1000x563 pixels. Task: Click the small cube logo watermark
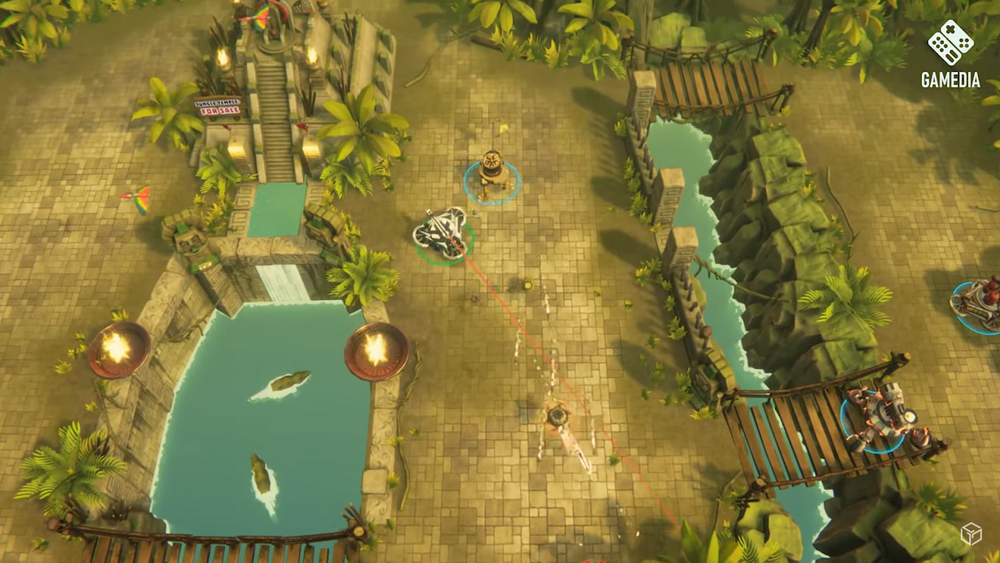970,535
